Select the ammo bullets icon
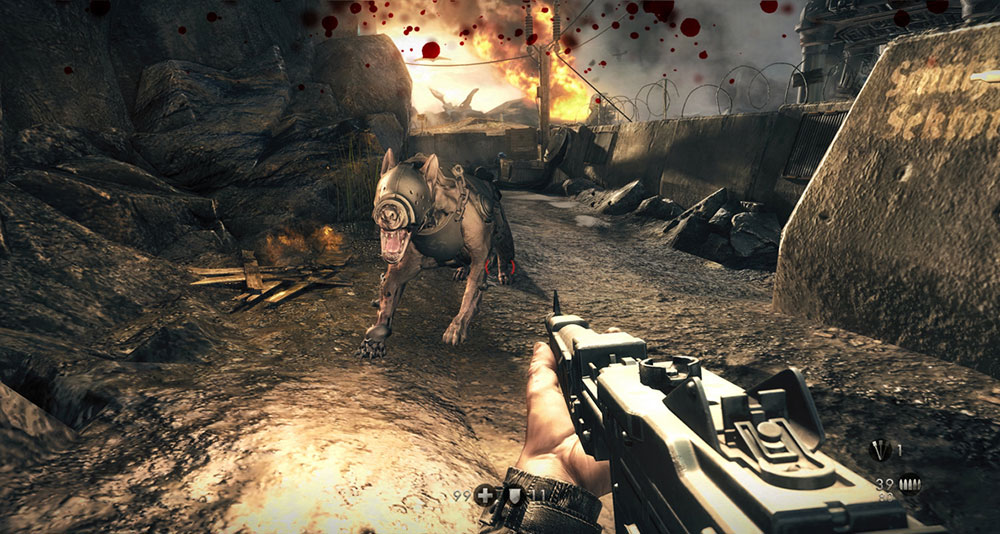Viewport: 1000px width, 534px height. pyautogui.click(x=909, y=483)
